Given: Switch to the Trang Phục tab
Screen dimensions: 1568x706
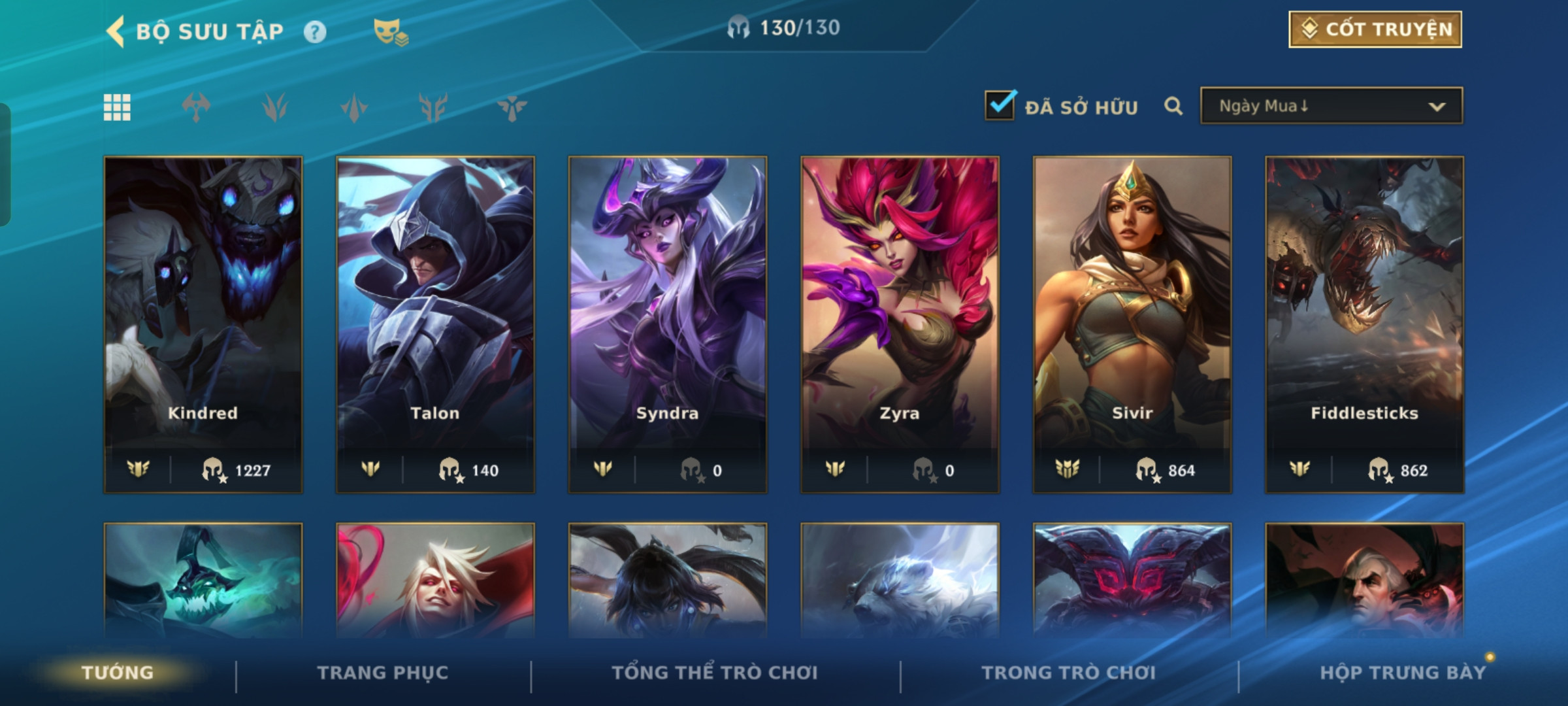Looking at the screenshot, I should tap(383, 673).
